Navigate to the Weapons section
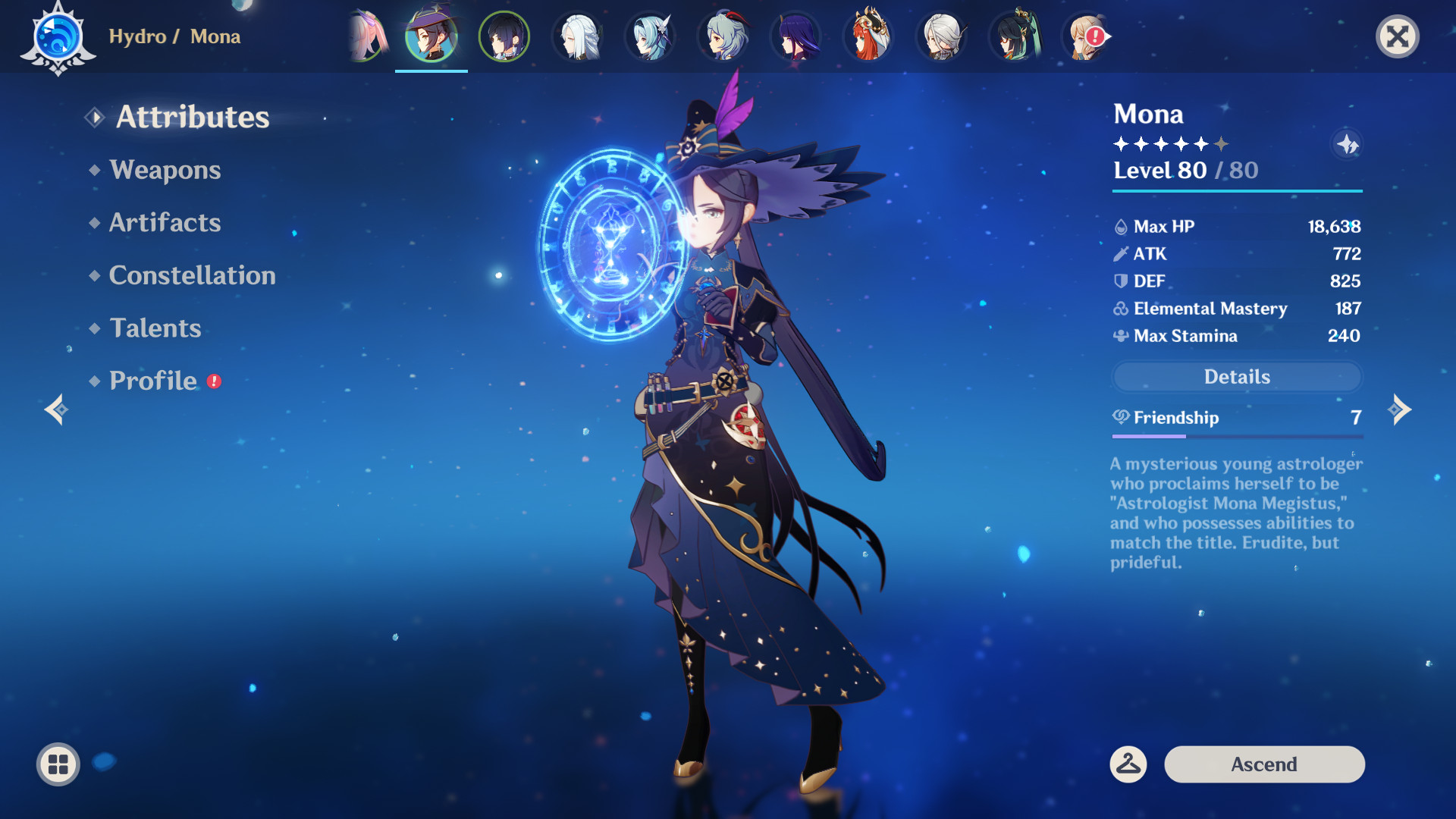1456x819 pixels. (x=164, y=170)
